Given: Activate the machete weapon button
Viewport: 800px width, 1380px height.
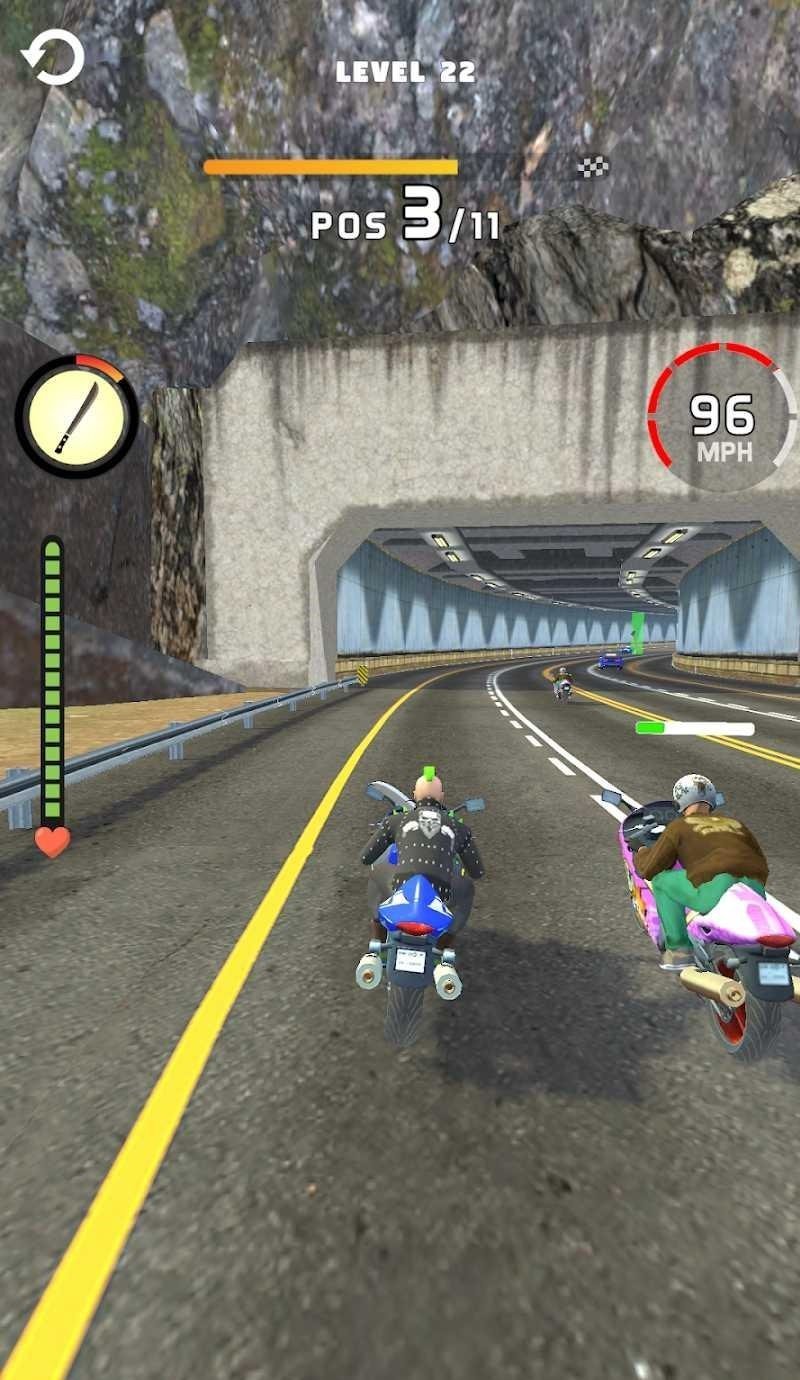Looking at the screenshot, I should (76, 416).
